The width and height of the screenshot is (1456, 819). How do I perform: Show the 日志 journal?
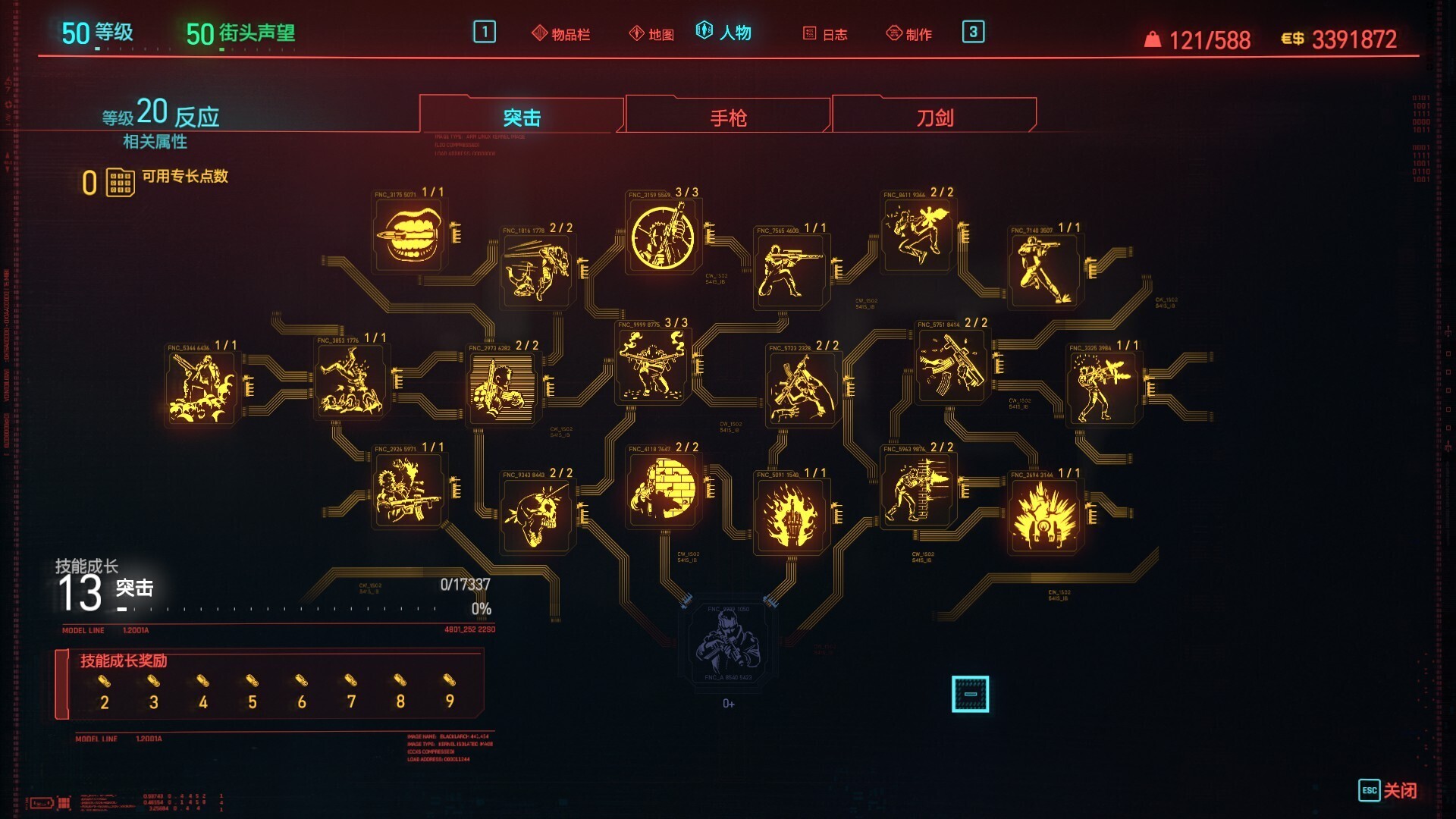(825, 34)
